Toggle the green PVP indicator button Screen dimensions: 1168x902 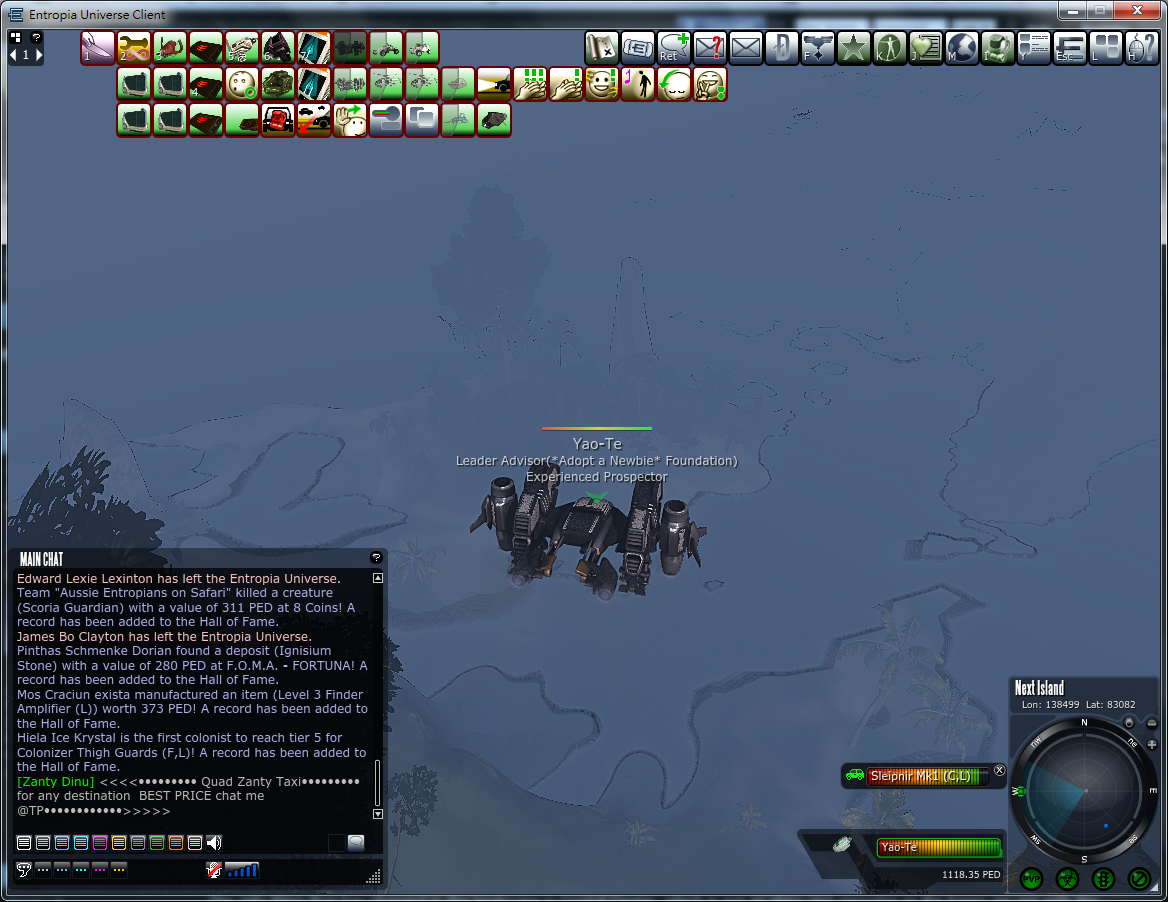pos(1031,879)
